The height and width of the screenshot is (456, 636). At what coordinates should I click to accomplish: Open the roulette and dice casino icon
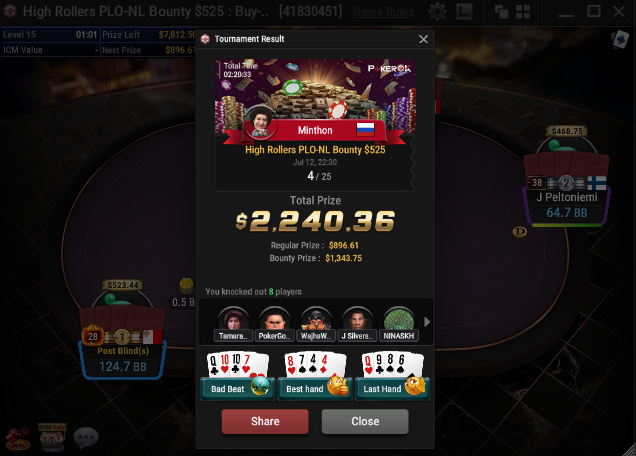16,437
